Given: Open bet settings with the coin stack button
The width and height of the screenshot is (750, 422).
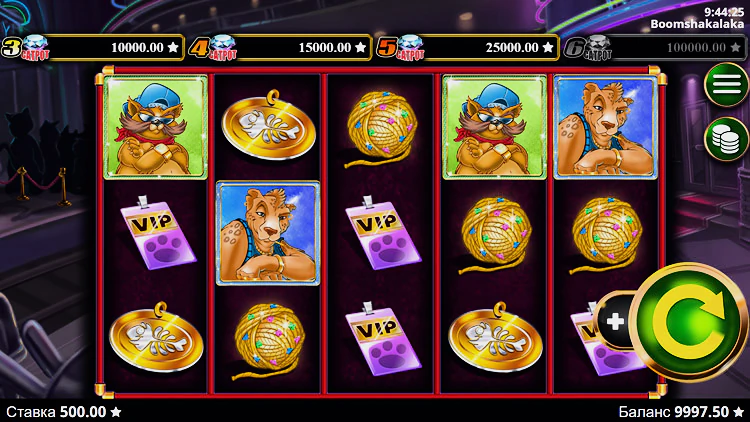Looking at the screenshot, I should (x=726, y=138).
